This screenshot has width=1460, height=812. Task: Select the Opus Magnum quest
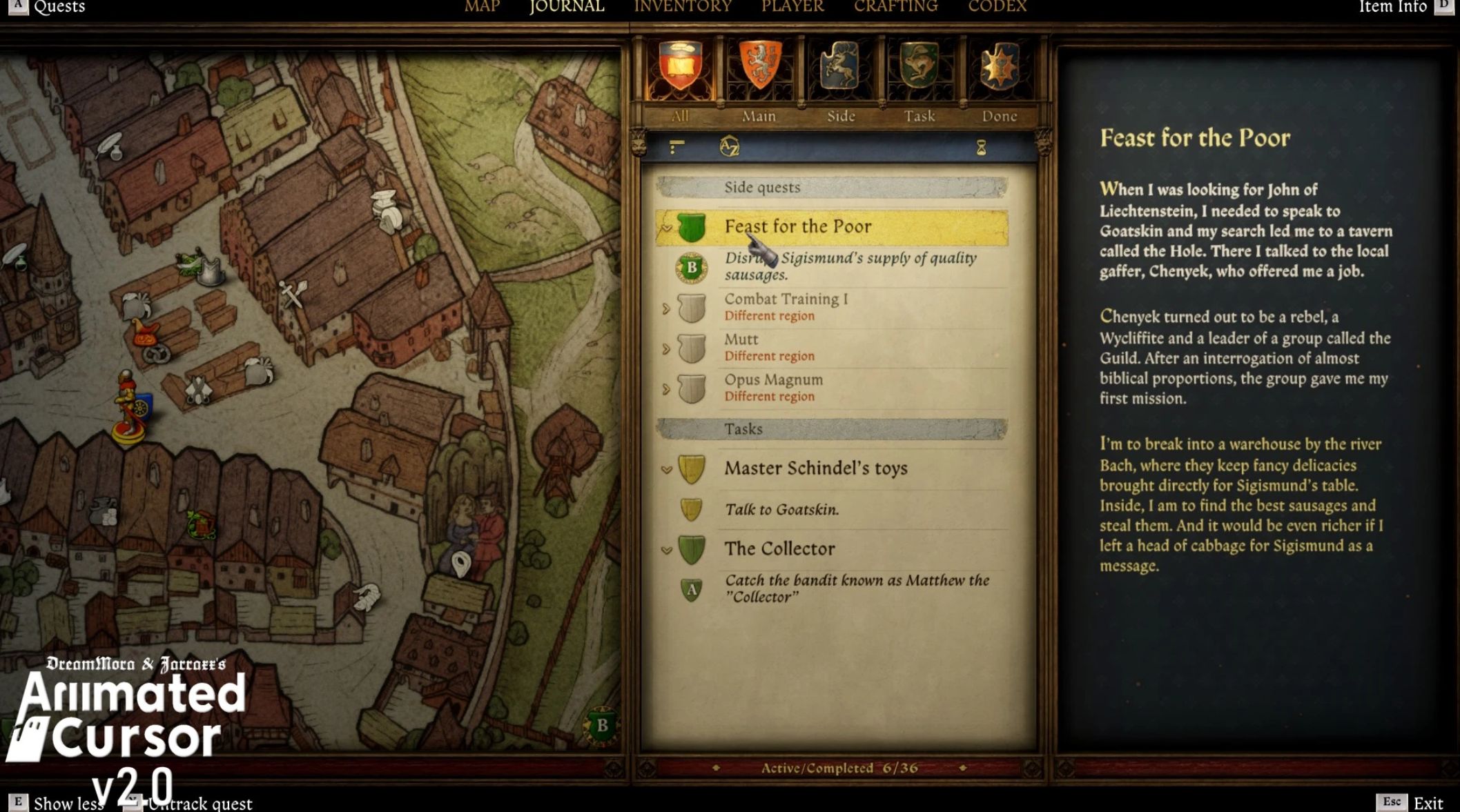pos(773,380)
